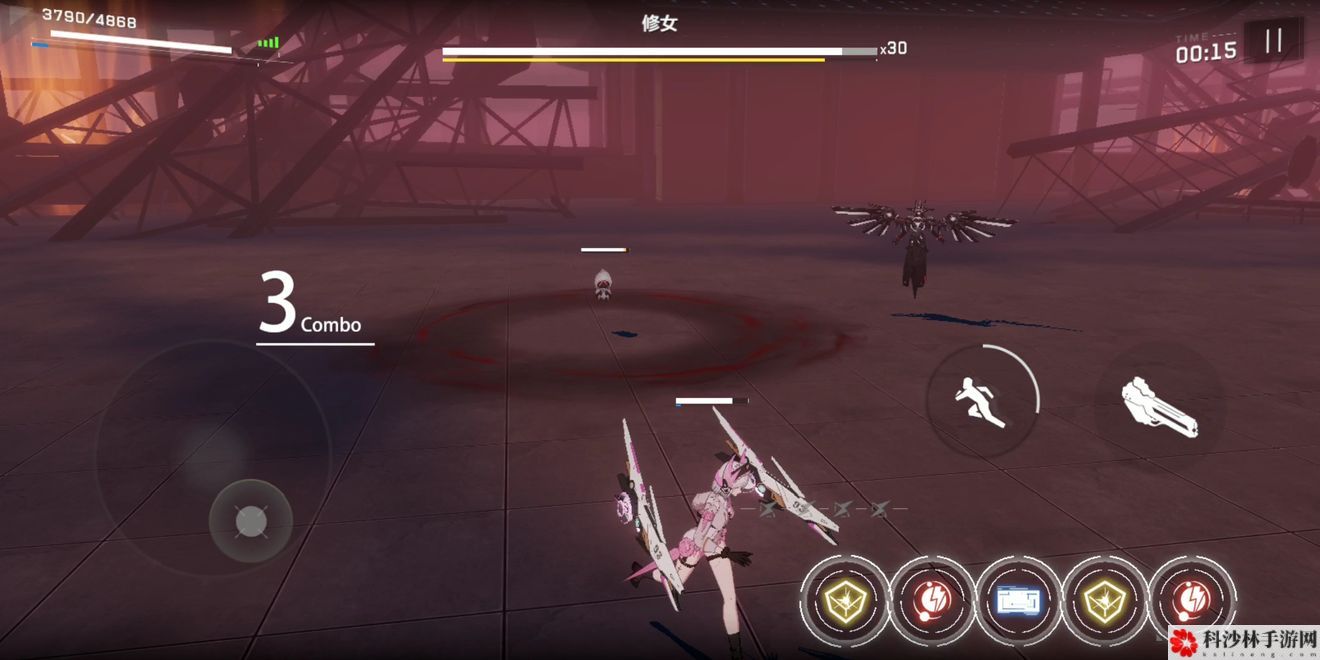The width and height of the screenshot is (1320, 660).
Task: Pause the battle with the pause button
Action: click(x=1273, y=41)
